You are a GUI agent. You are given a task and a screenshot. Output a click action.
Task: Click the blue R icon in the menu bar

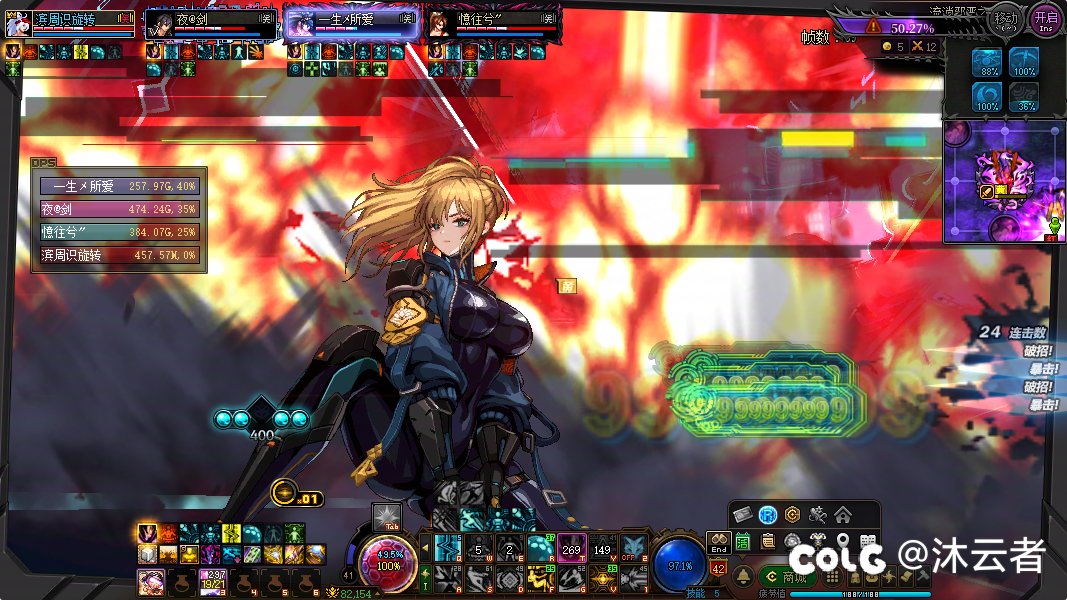tap(768, 515)
